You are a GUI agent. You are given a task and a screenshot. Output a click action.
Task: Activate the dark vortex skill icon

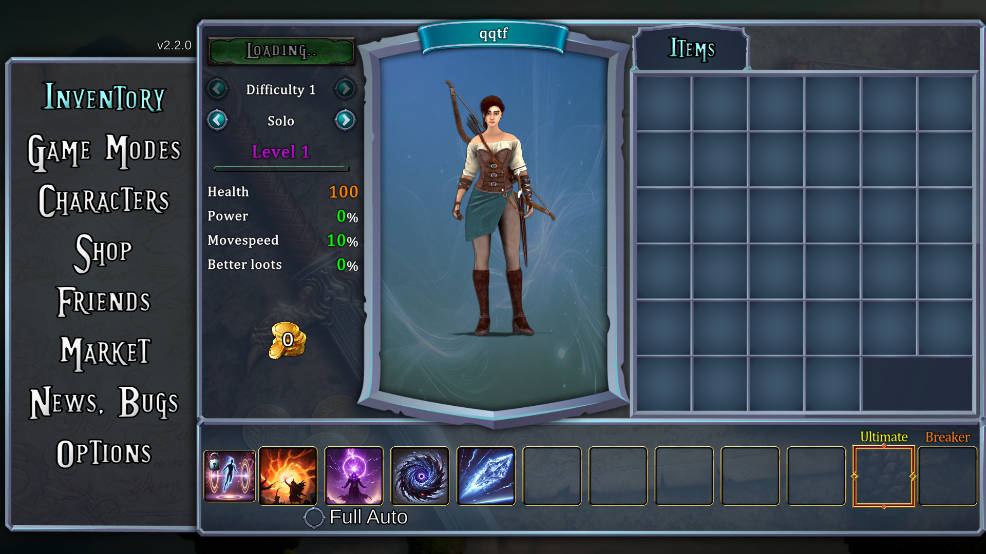tap(420, 476)
